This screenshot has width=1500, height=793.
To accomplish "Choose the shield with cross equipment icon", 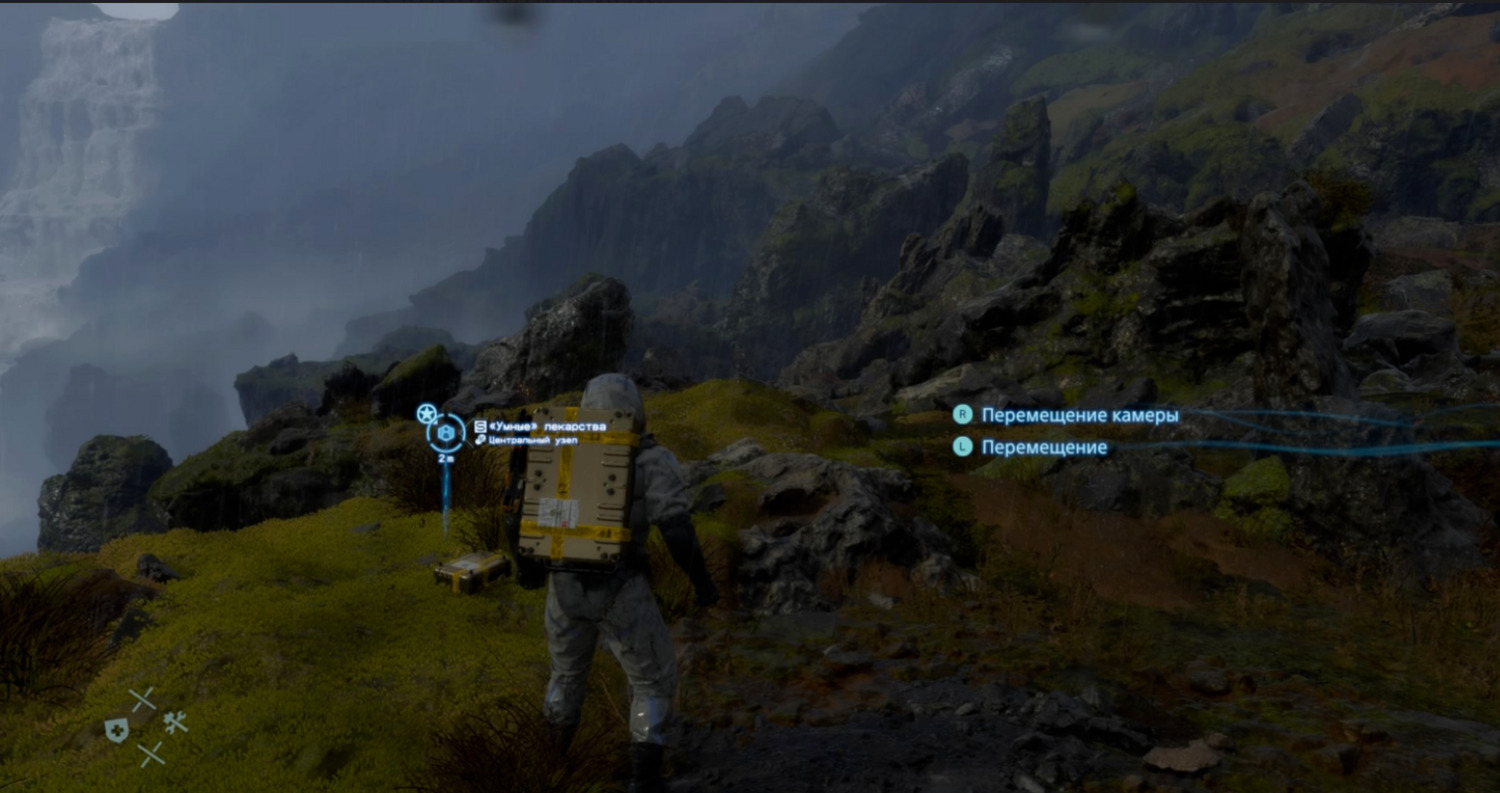I will pos(116,730).
